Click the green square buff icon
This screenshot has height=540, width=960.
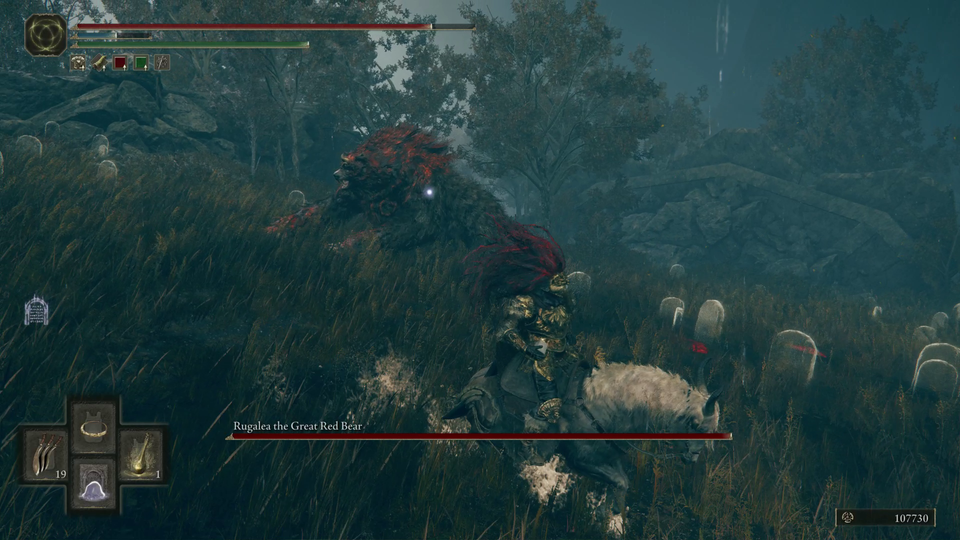pyautogui.click(x=141, y=63)
